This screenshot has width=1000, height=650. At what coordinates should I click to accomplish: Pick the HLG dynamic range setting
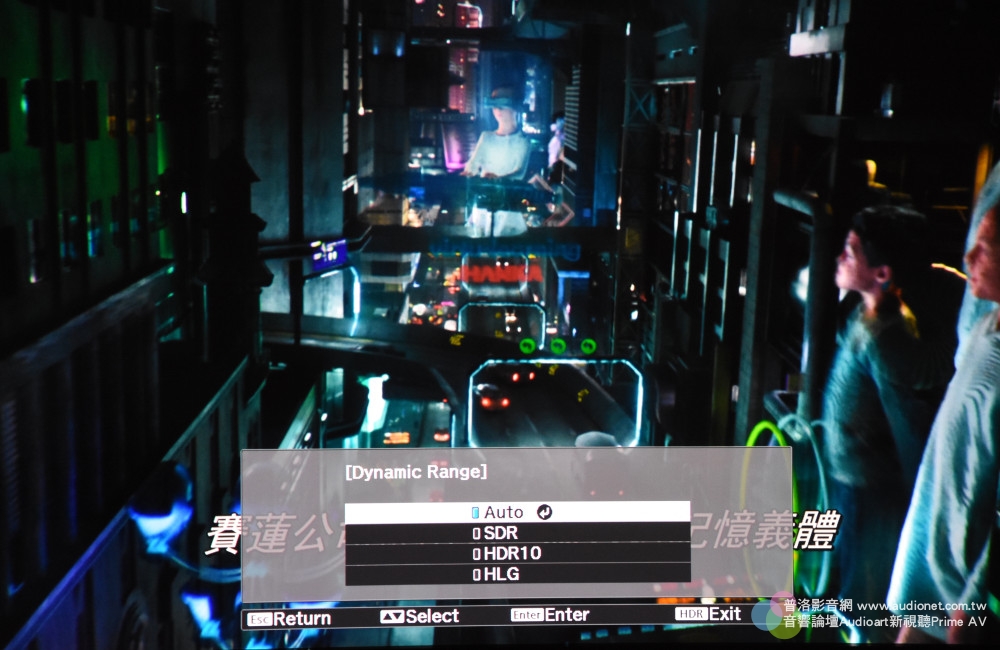(x=516, y=574)
